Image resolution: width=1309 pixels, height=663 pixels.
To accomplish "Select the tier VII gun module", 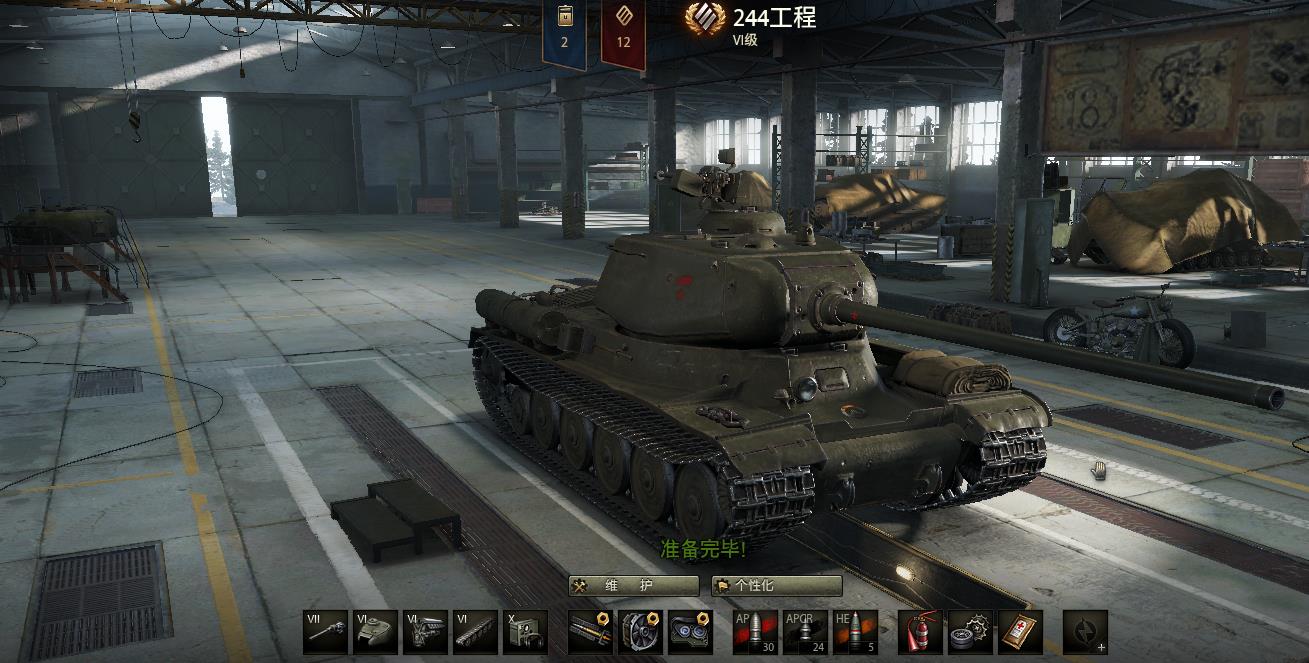I will point(326,632).
